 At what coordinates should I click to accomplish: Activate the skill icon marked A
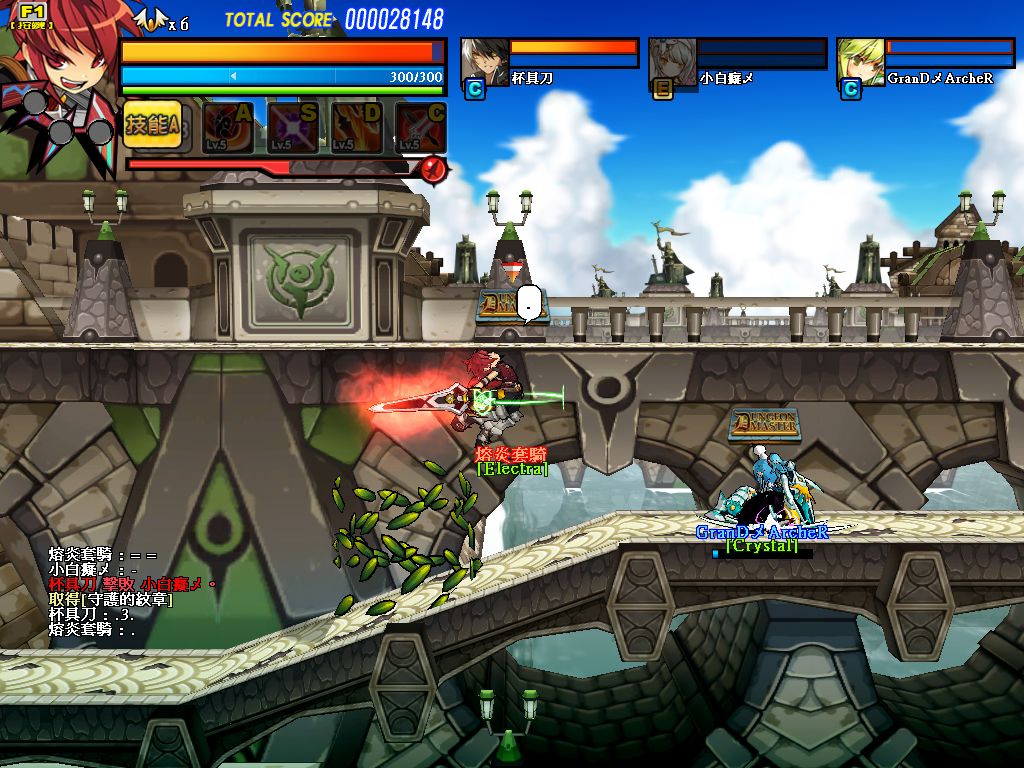pyautogui.click(x=228, y=127)
